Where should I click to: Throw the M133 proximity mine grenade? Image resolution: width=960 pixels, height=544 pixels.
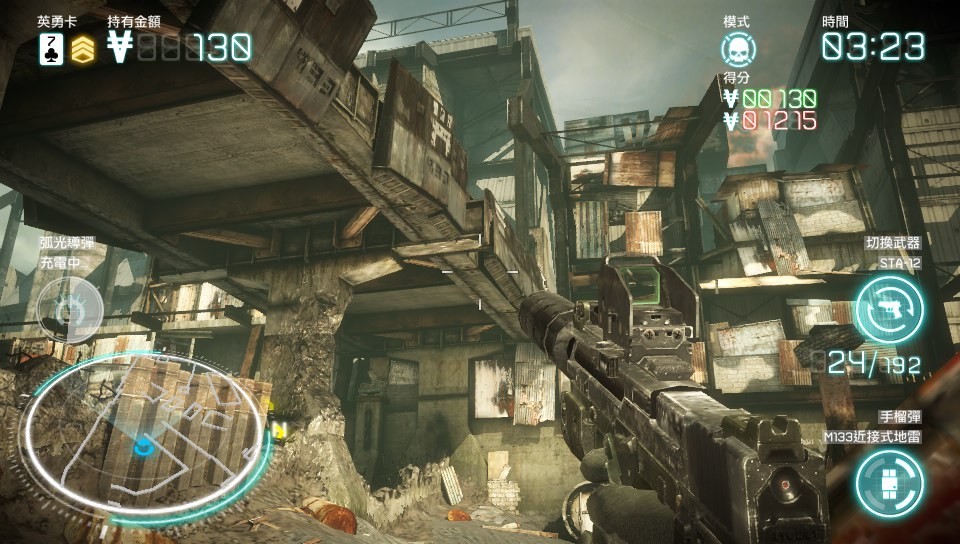pyautogui.click(x=889, y=481)
